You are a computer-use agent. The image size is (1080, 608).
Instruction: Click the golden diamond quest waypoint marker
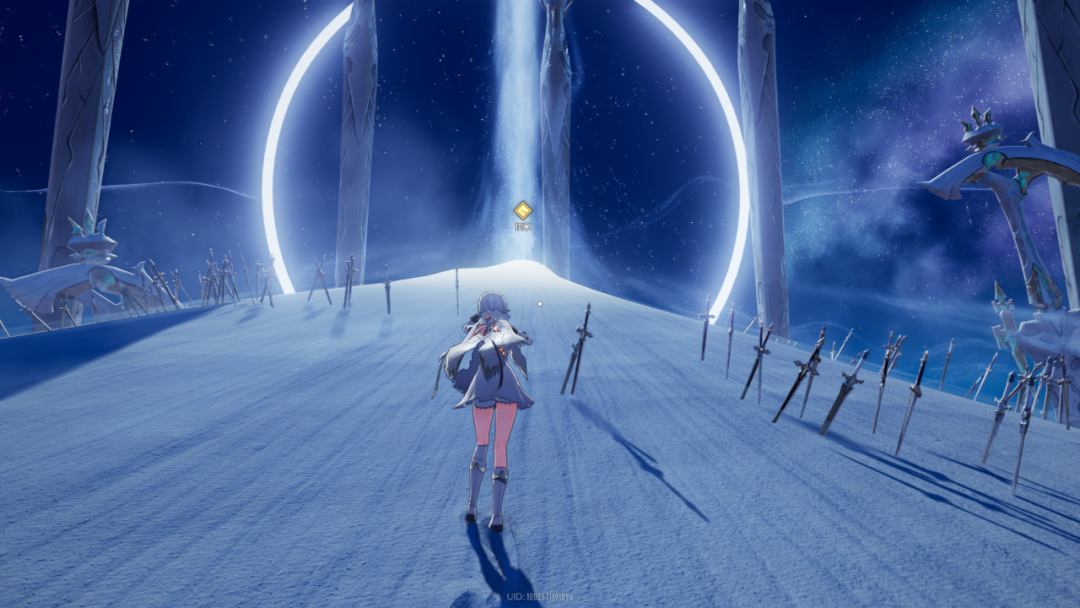pyautogui.click(x=522, y=210)
